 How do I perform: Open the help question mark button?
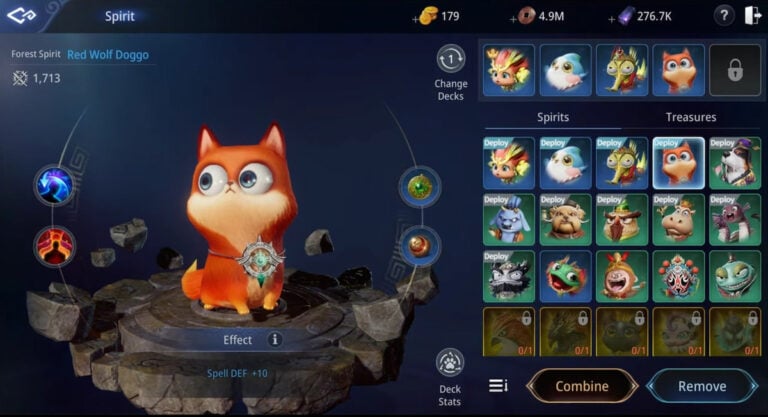coord(724,16)
